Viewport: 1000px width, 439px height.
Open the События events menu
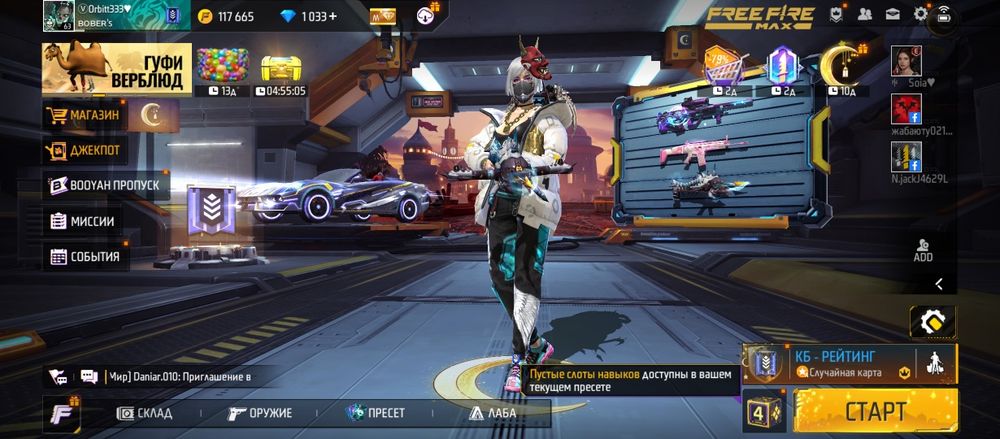pos(84,256)
